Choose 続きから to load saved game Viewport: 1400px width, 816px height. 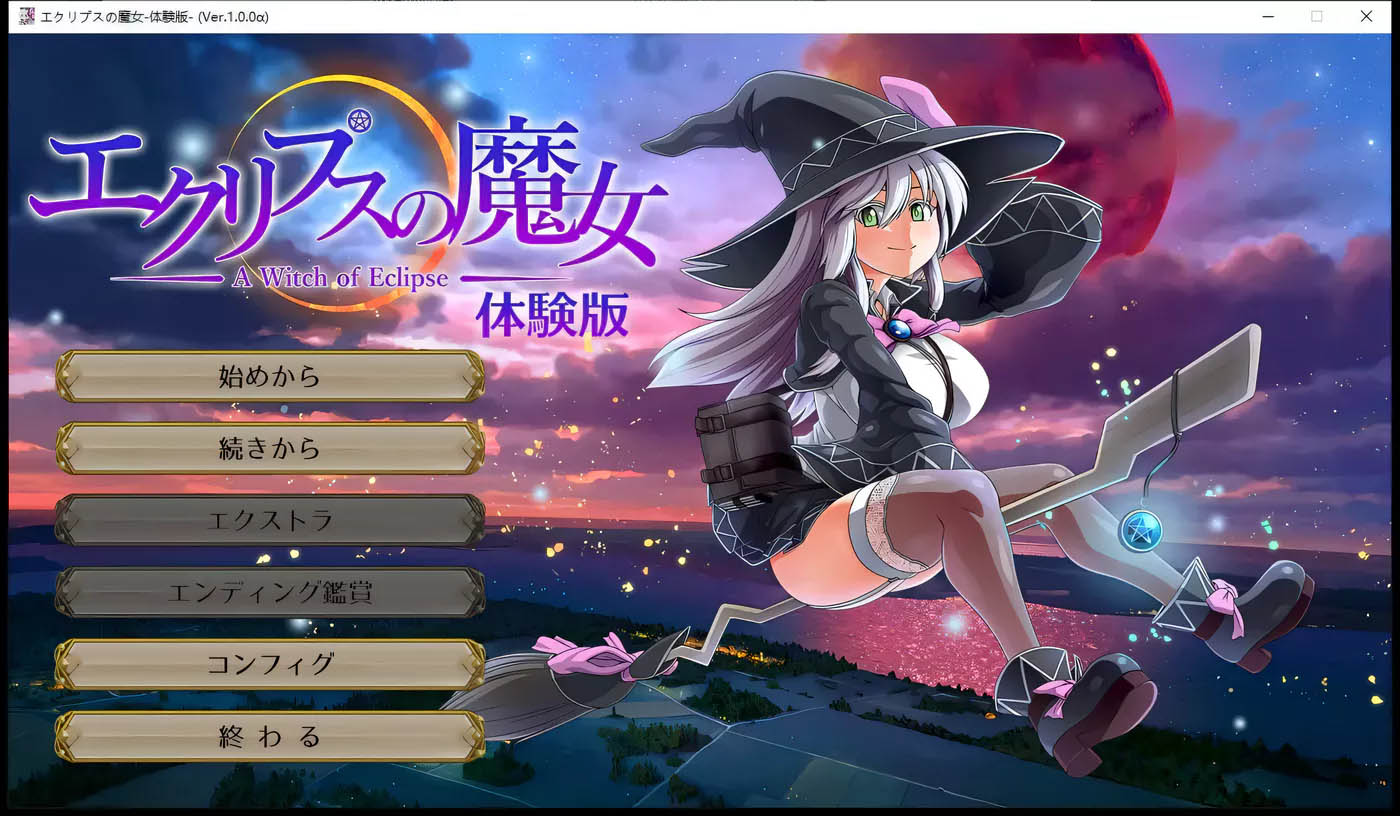coord(268,449)
